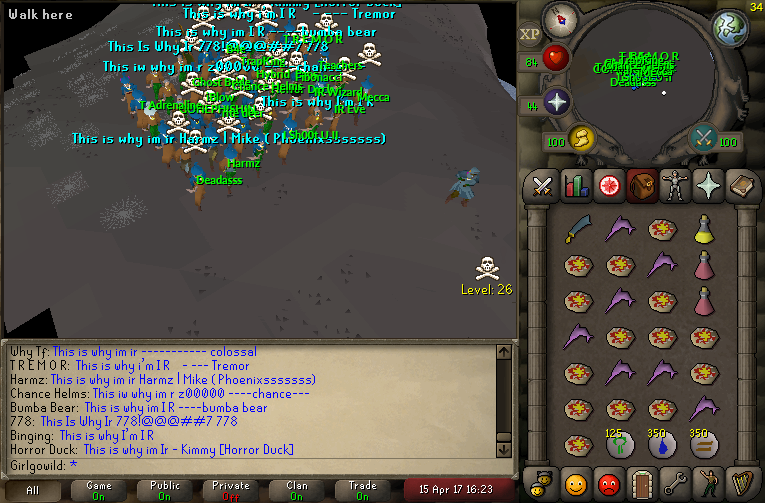Toggle the XP drops button
The image size is (765, 503).
point(529,34)
